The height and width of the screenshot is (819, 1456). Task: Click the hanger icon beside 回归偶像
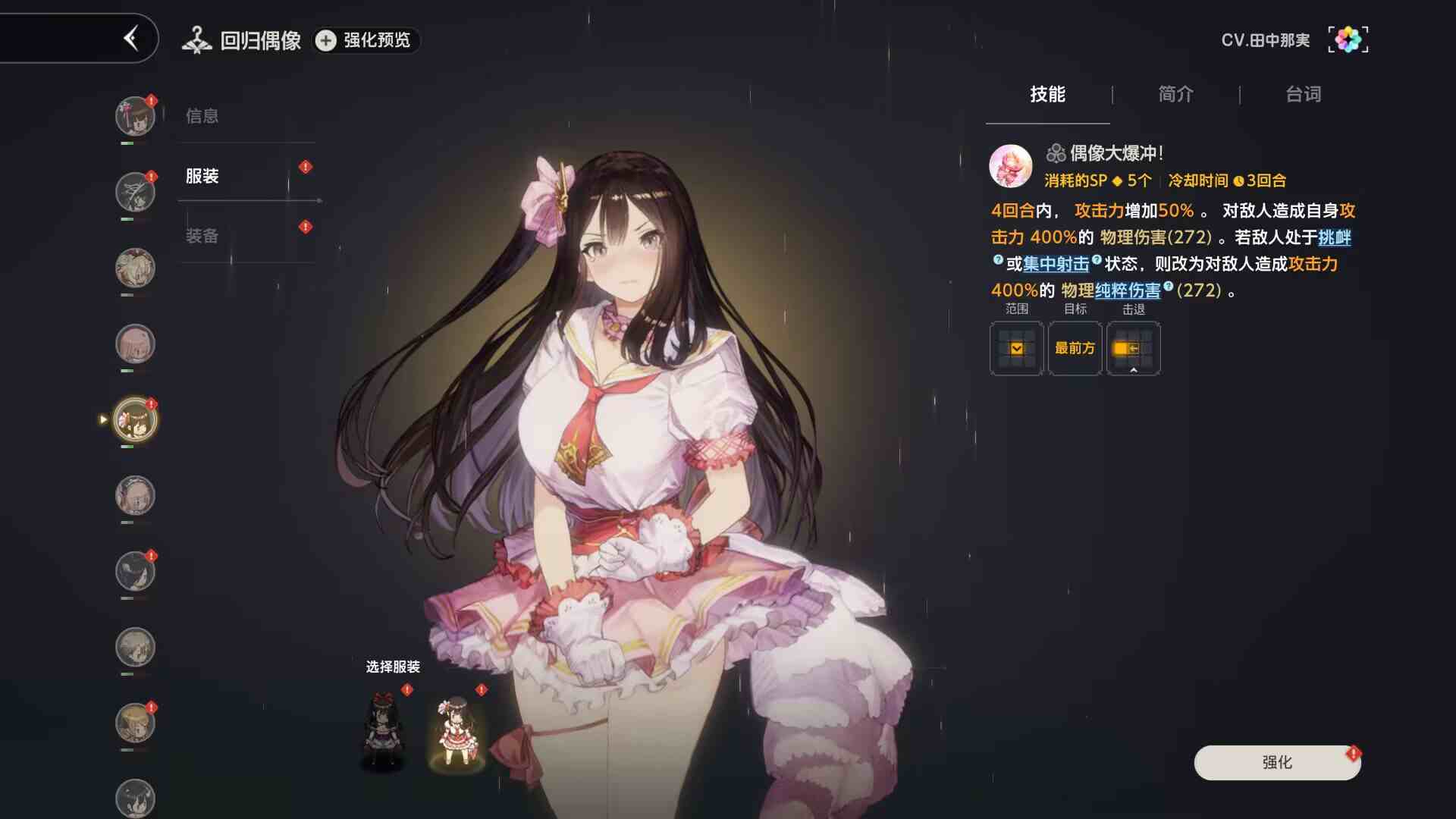tap(197, 39)
